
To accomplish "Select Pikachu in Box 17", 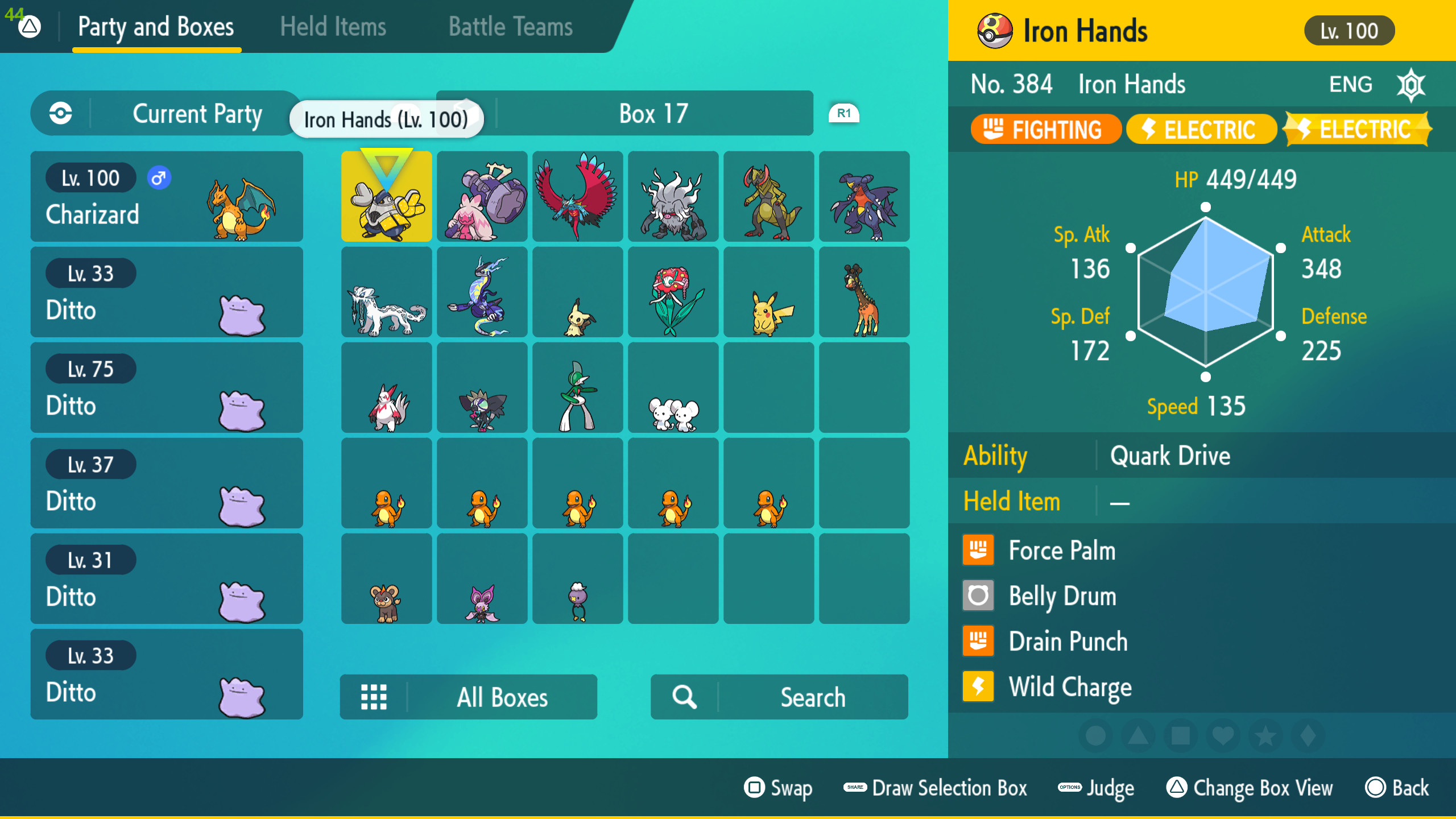I will [x=769, y=292].
